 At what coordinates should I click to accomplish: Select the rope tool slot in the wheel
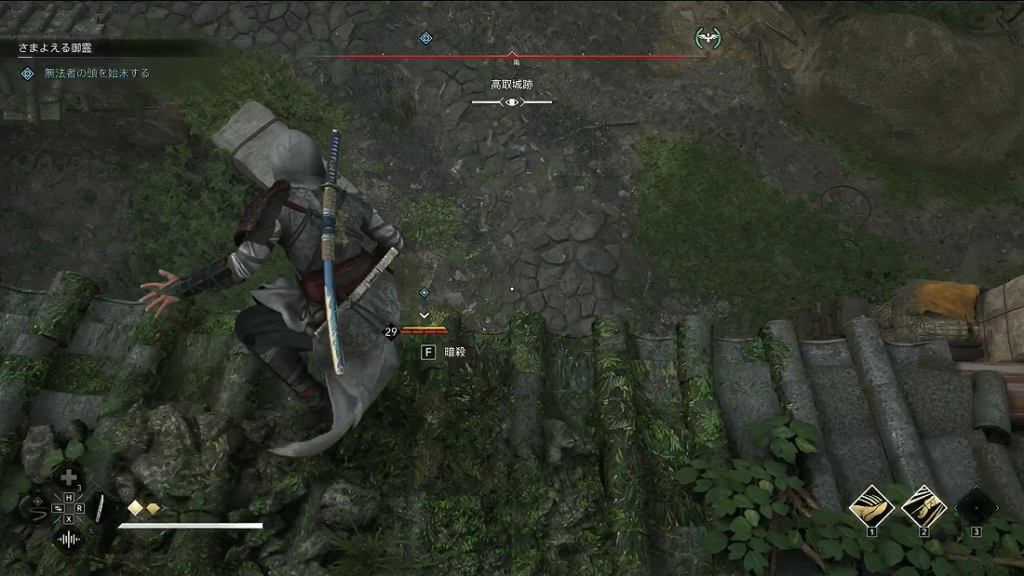(40, 509)
